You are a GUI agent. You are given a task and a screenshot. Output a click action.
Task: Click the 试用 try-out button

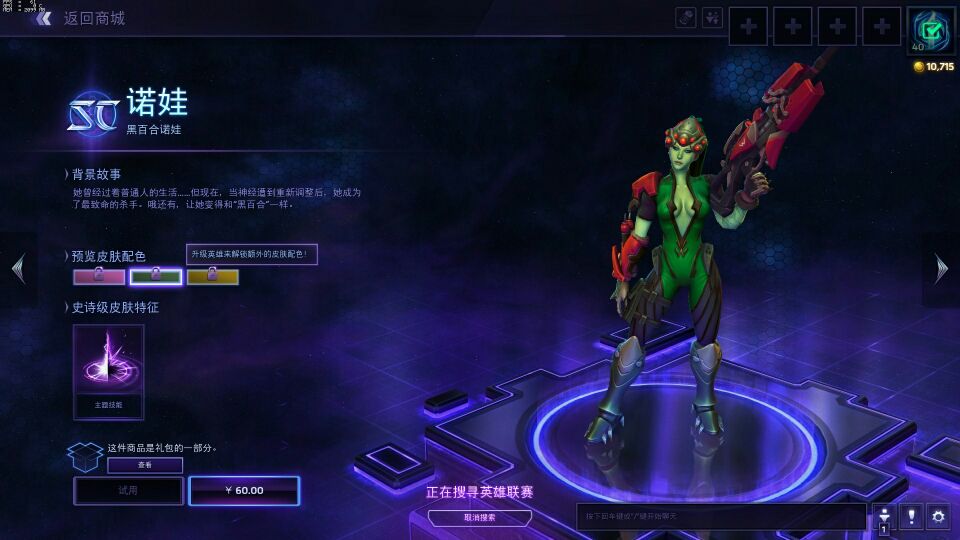click(128, 491)
